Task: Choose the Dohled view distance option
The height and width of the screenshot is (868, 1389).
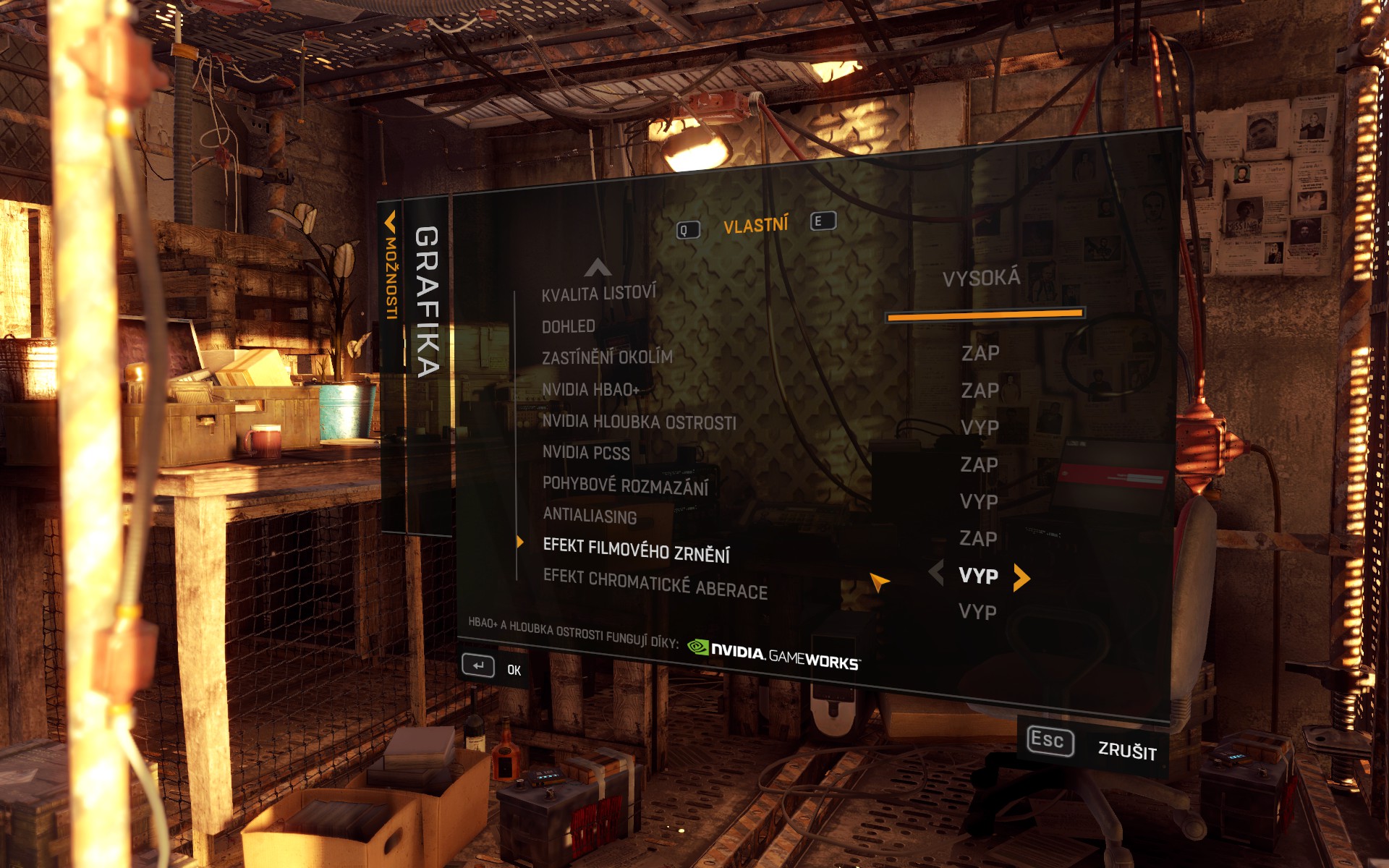Action: [569, 326]
